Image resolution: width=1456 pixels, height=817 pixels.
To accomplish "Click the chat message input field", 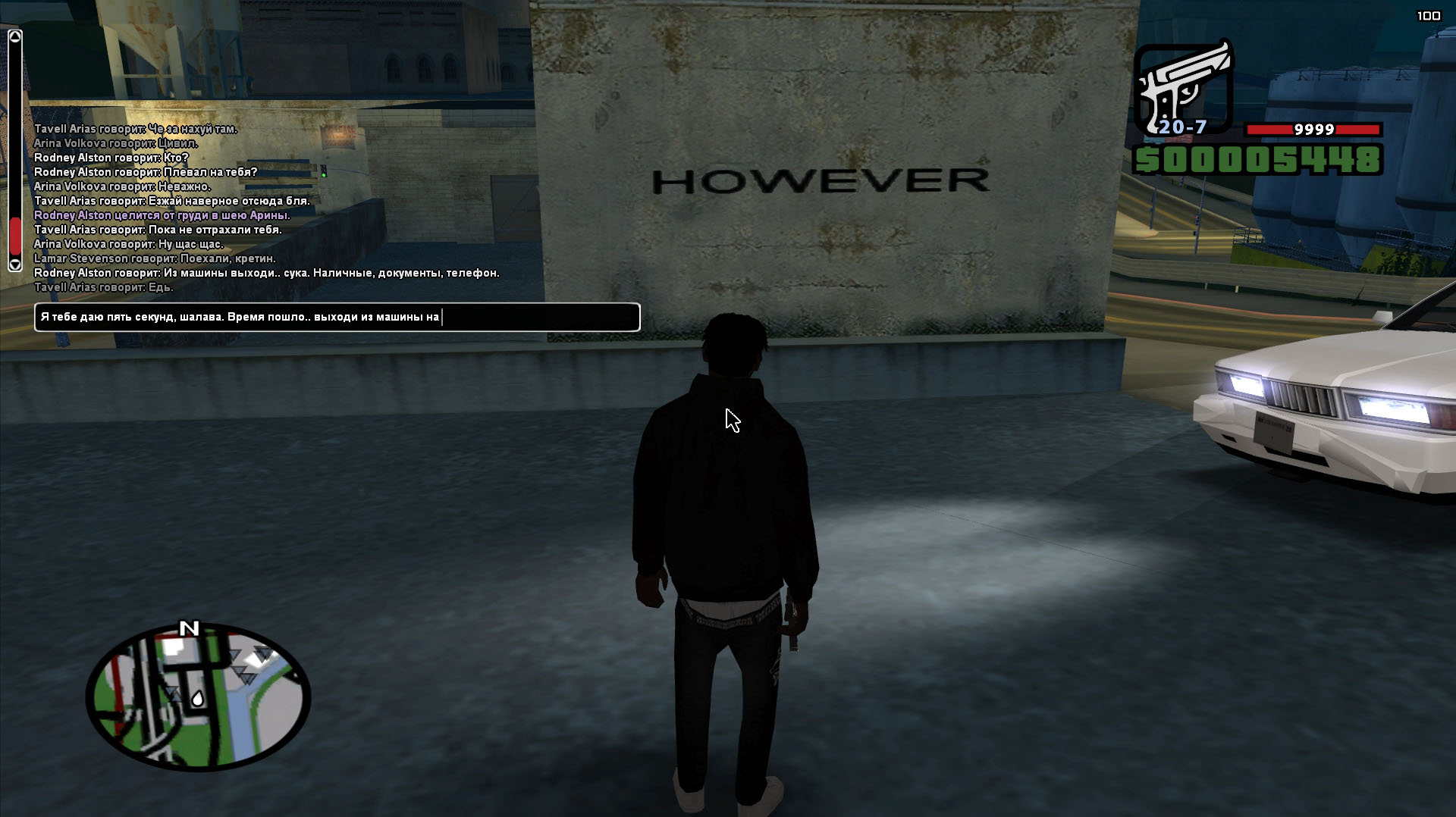I will click(337, 317).
